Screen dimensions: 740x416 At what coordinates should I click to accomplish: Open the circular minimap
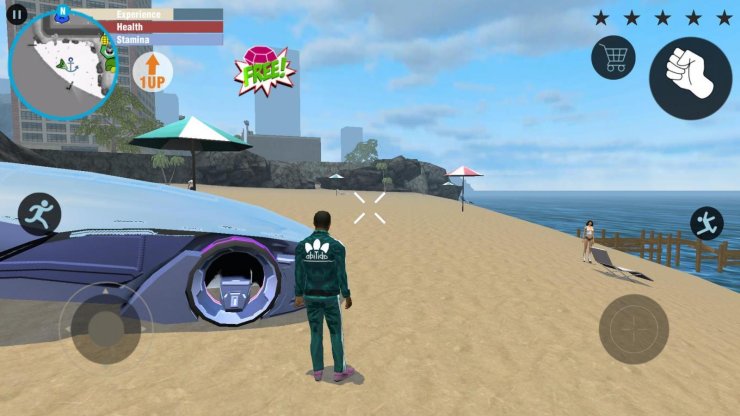(62, 67)
